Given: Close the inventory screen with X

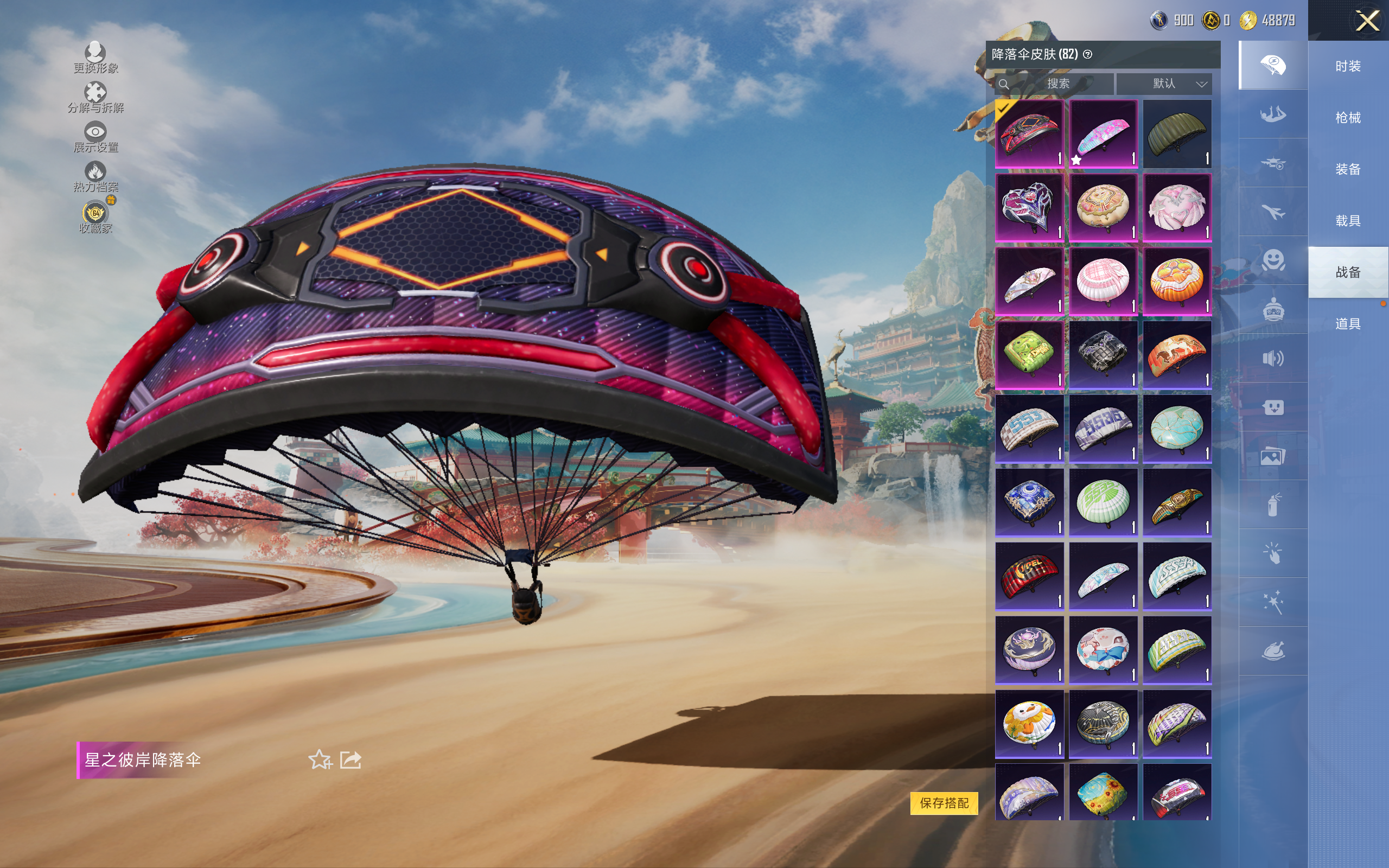Looking at the screenshot, I should (1367, 21).
